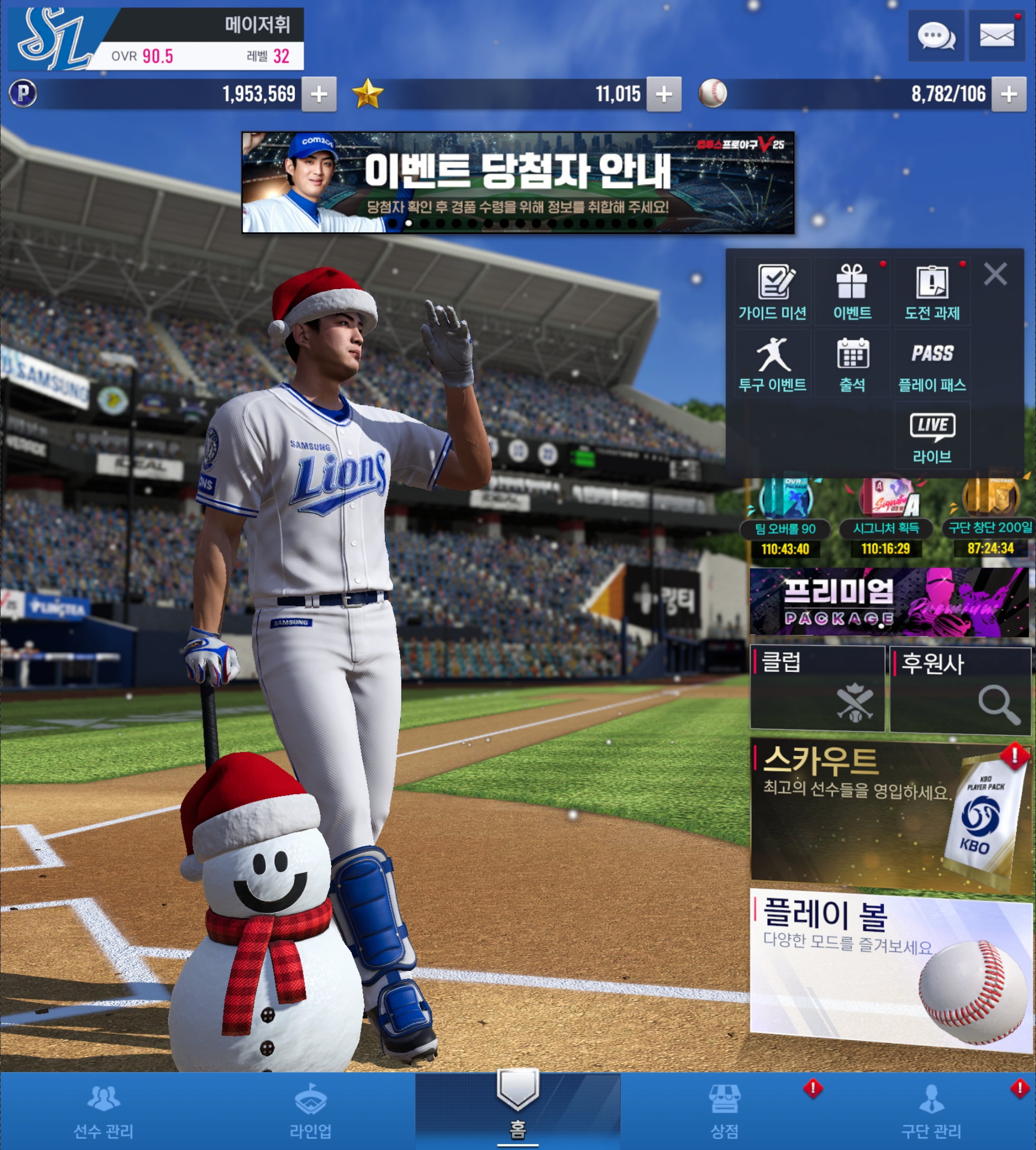Screen dimensions: 1036x1150
Task: Open the 프리미엄 PACKAGE banner
Action: click(889, 602)
